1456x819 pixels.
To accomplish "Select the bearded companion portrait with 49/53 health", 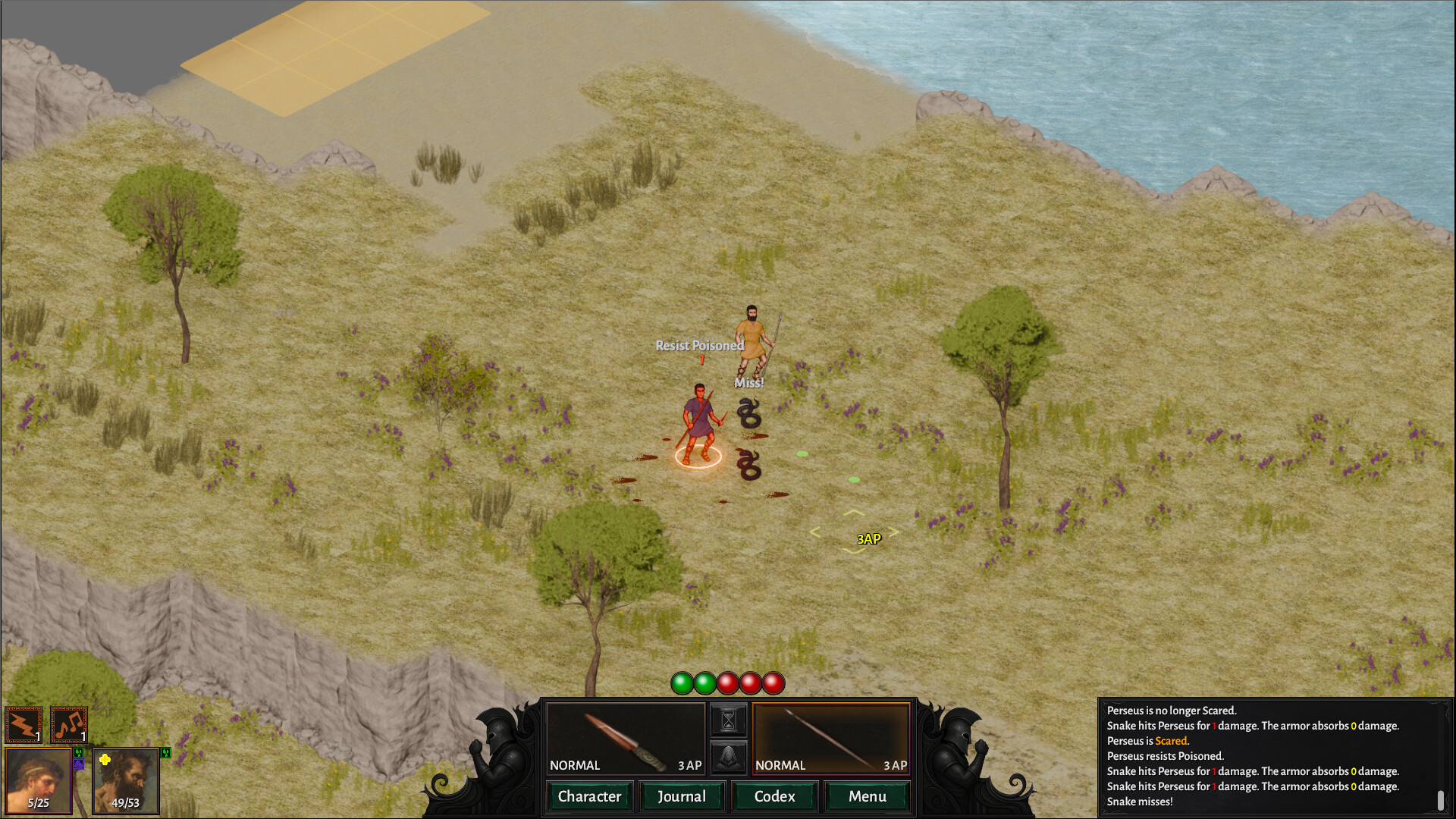I will (126, 780).
